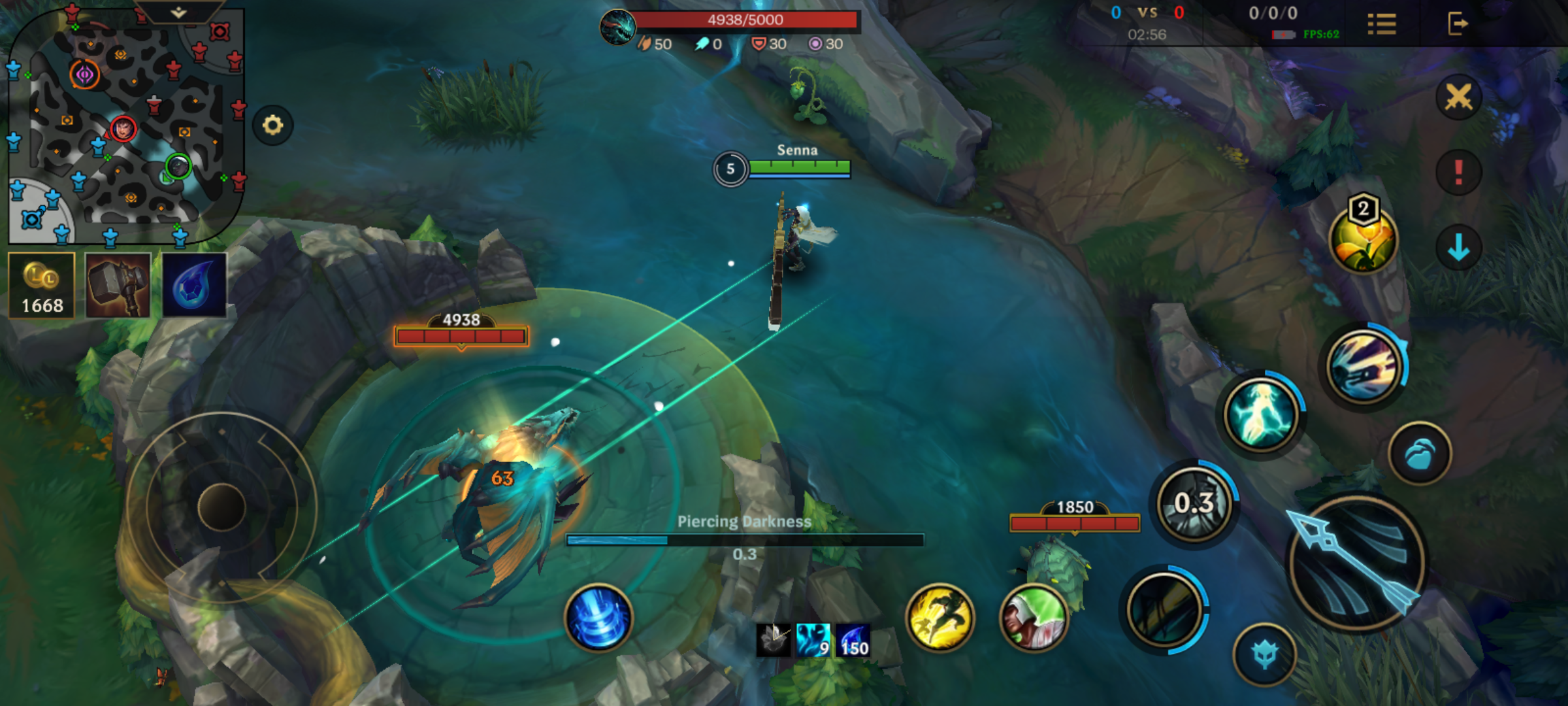Tap the exit door icon
This screenshot has width=1568, height=706.
1457,24
